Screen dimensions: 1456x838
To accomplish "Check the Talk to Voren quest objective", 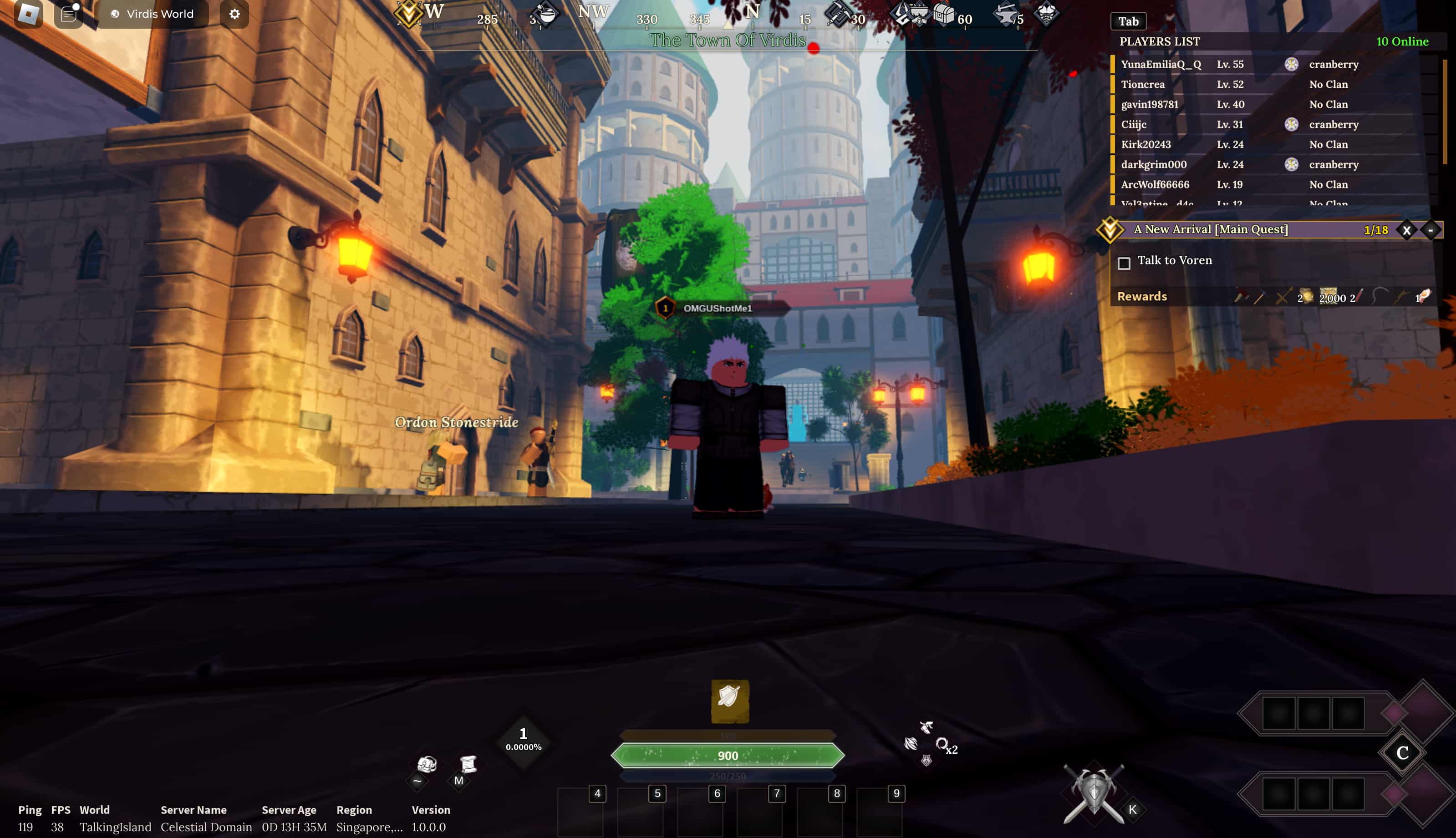I will 1125,263.
